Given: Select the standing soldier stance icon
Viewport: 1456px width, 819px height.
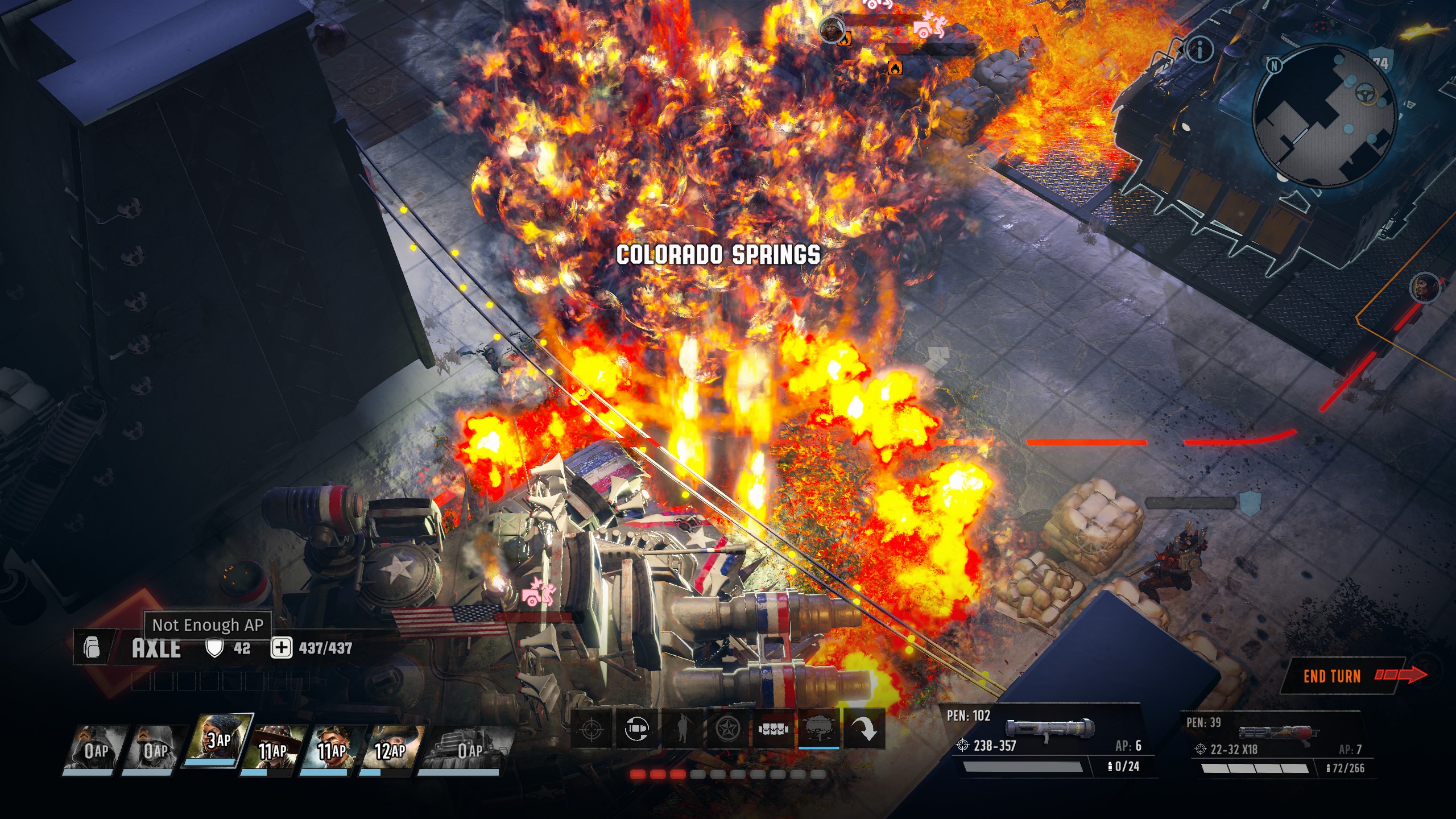Looking at the screenshot, I should tap(682, 729).
